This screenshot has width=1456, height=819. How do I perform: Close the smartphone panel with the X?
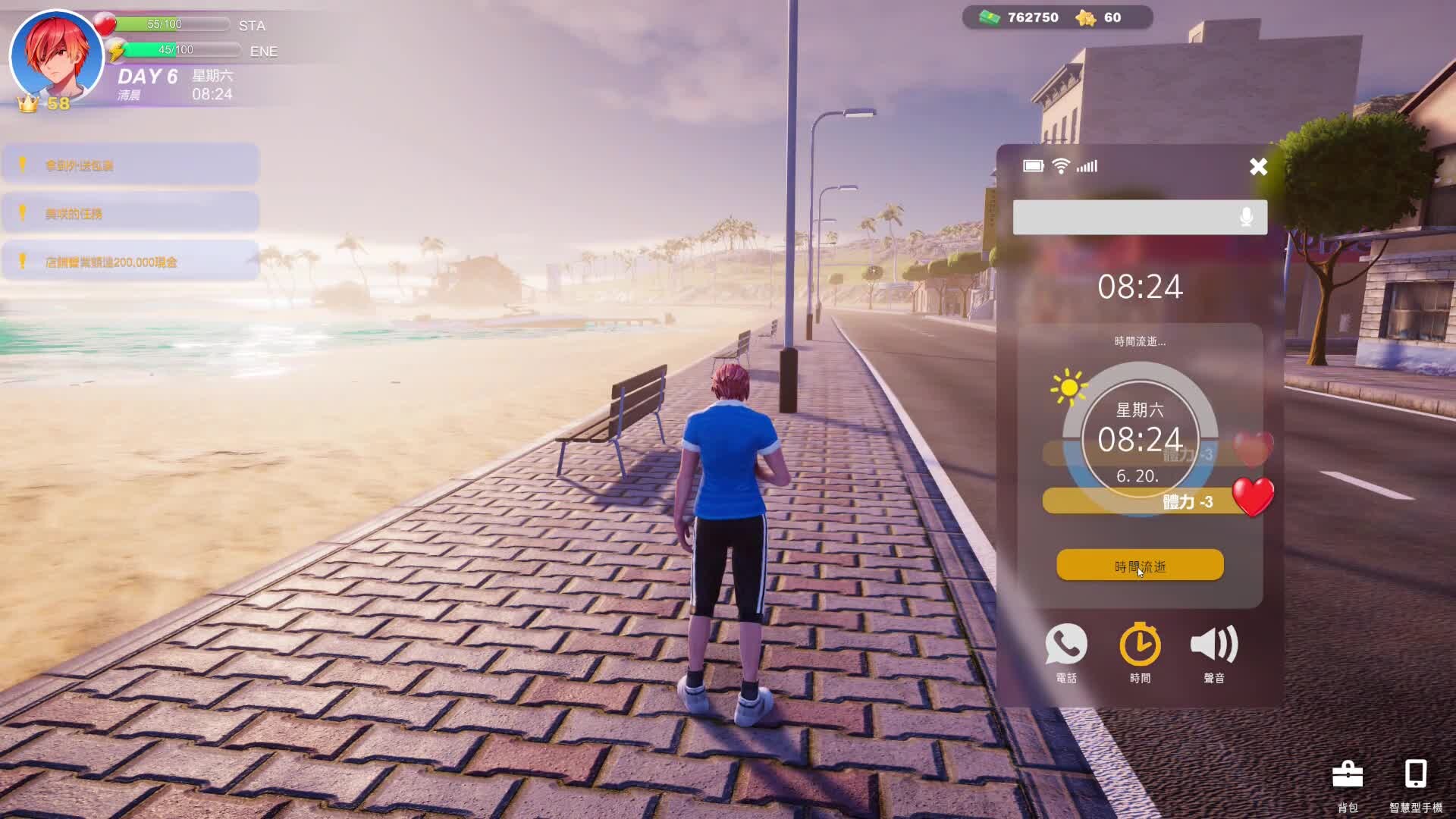tap(1258, 167)
